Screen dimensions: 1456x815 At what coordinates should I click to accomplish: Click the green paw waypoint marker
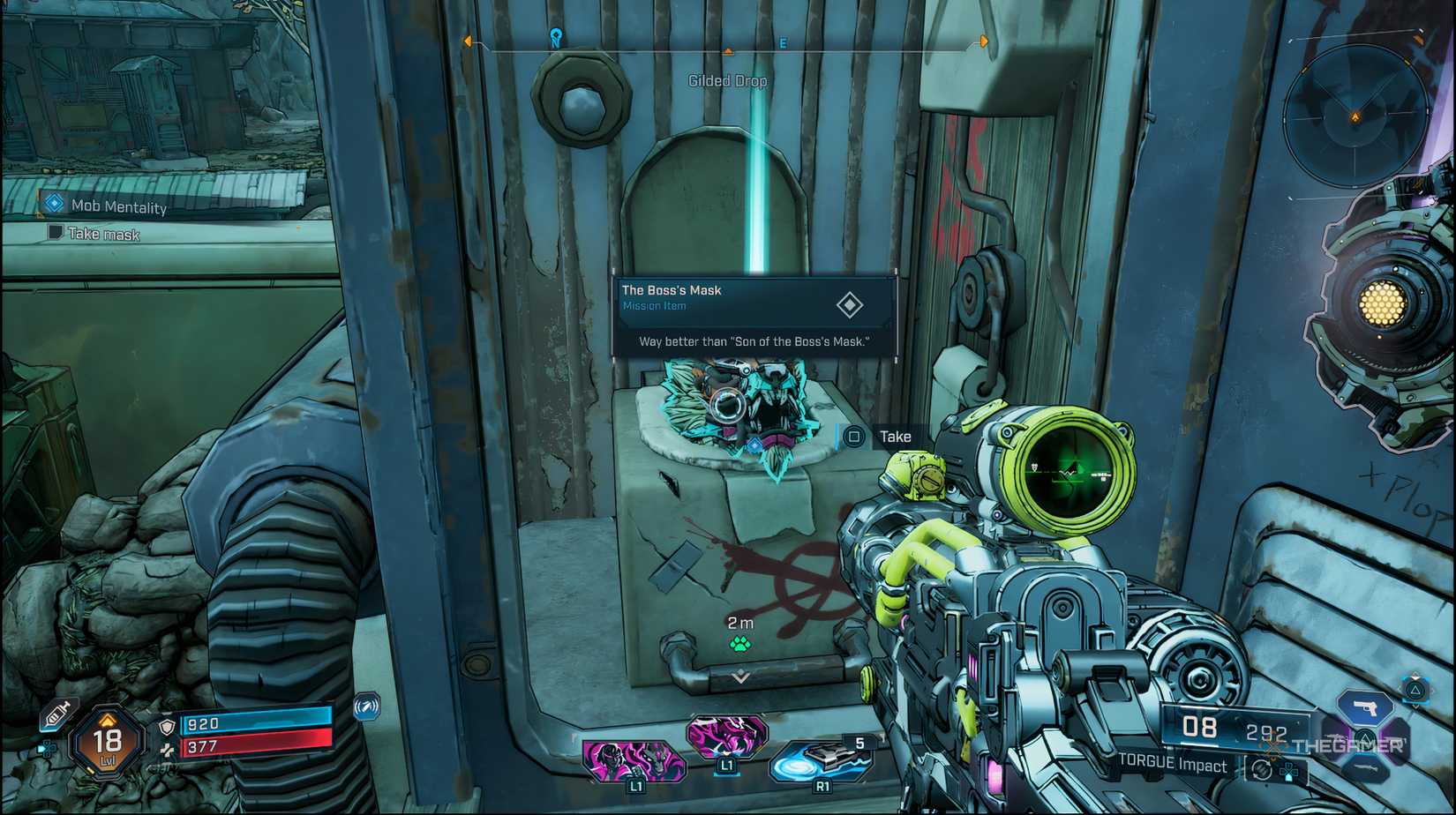[740, 644]
